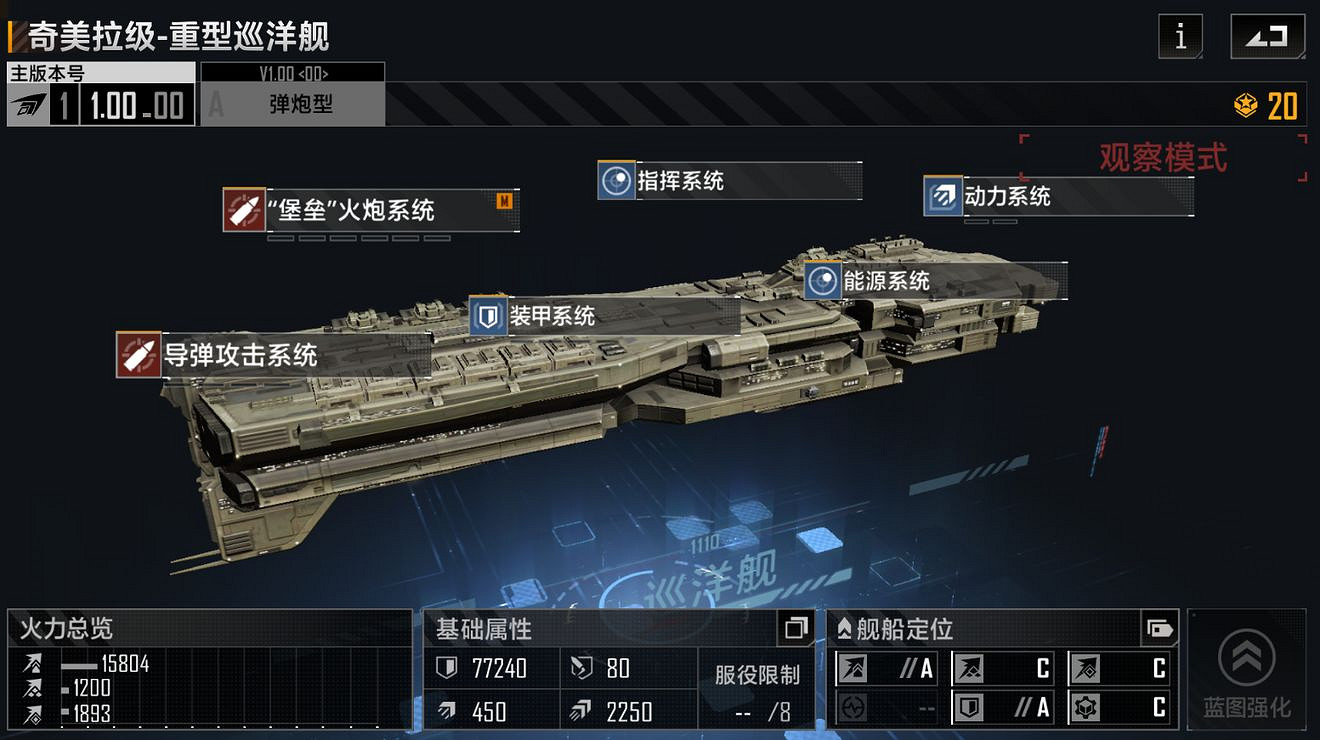The image size is (1320, 740).
Task: Click the 能源系统 energy system icon
Action: (823, 282)
